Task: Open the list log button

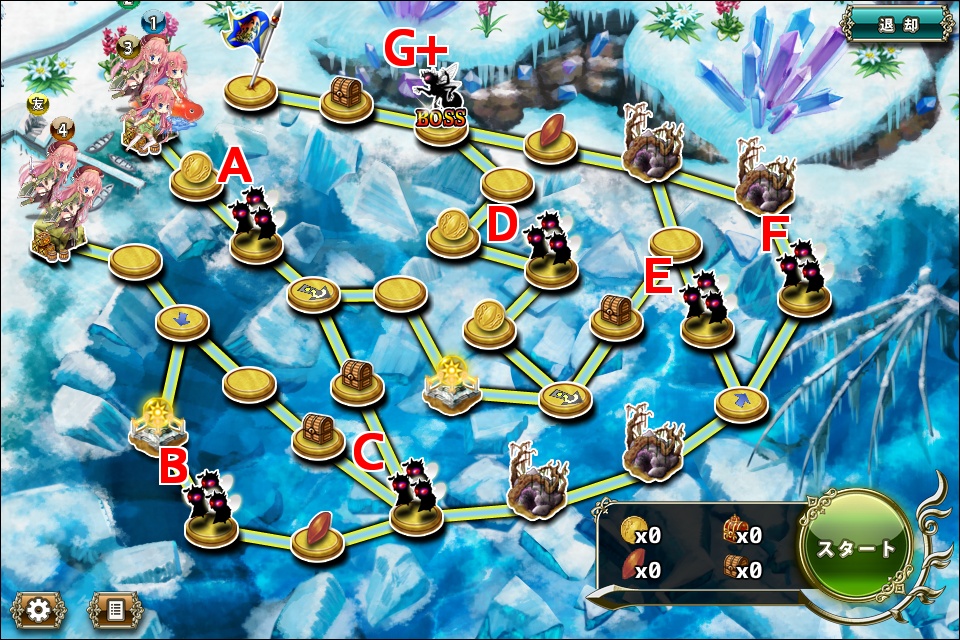Action: [x=115, y=609]
